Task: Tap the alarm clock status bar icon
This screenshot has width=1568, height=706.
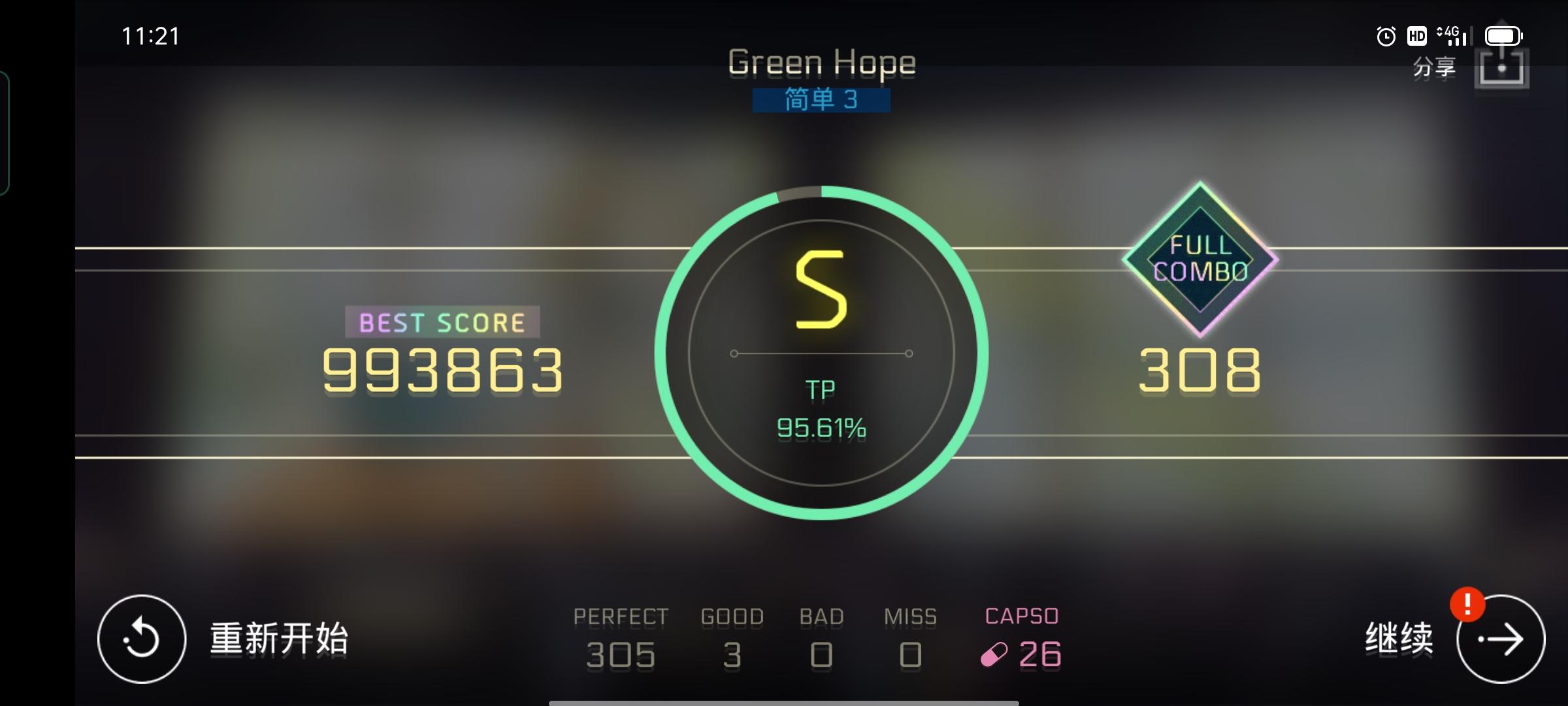Action: 1385,36
